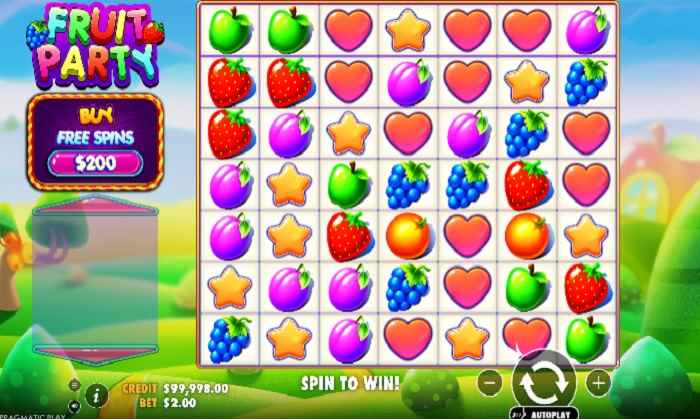
Task: Increase the bet with the plus button
Action: [x=598, y=381]
